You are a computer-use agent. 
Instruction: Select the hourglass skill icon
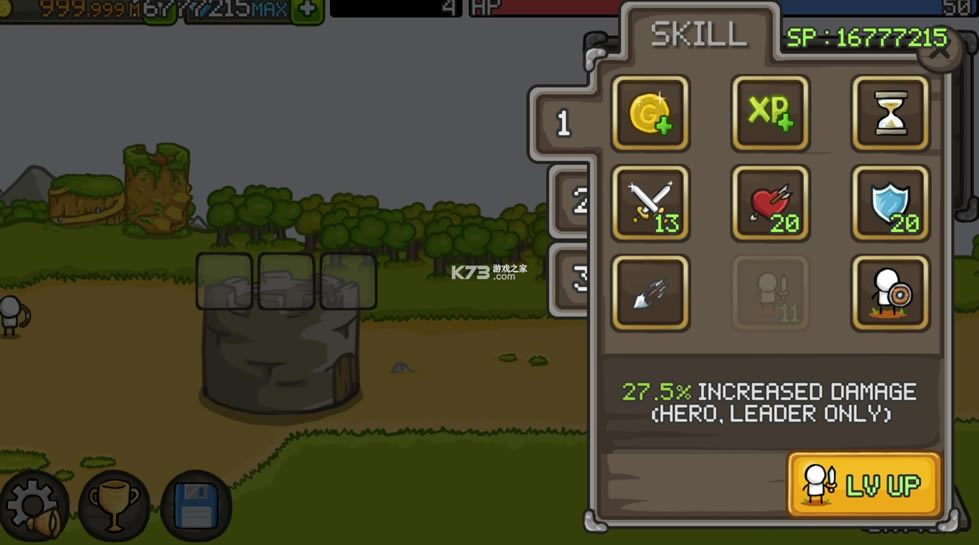pos(890,113)
